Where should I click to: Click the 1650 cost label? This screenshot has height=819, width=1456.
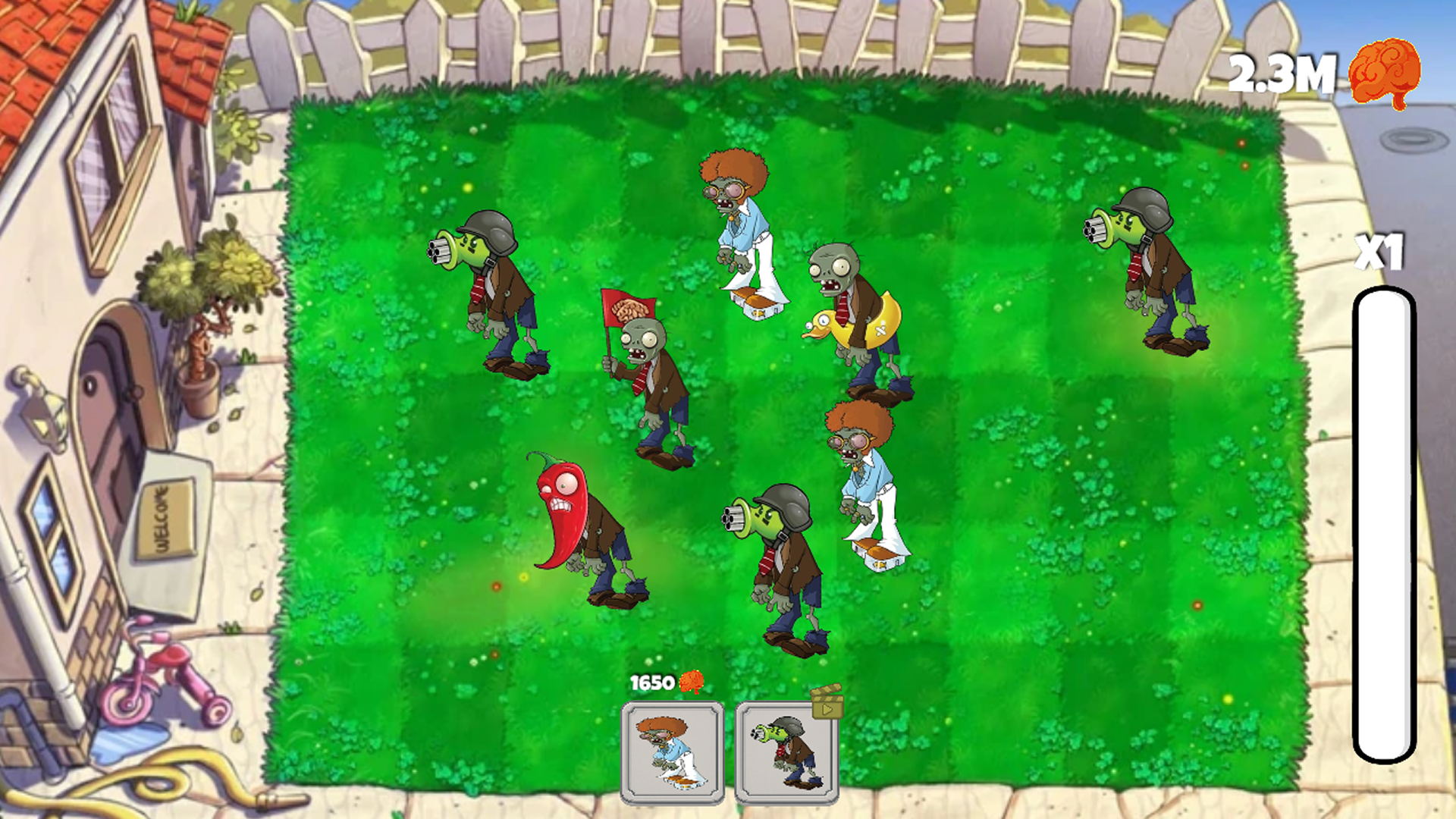click(654, 682)
